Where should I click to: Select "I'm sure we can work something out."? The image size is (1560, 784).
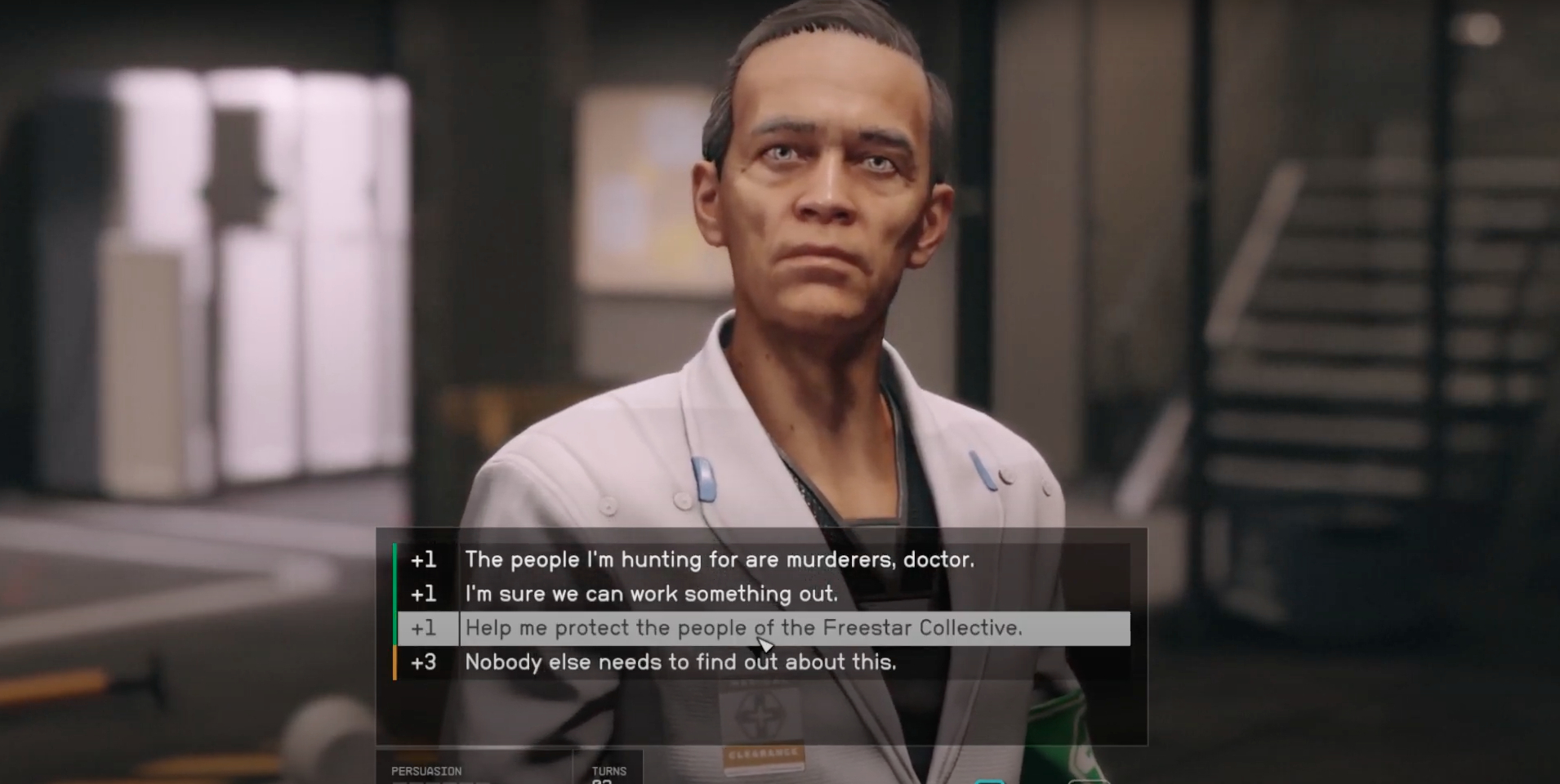click(653, 594)
